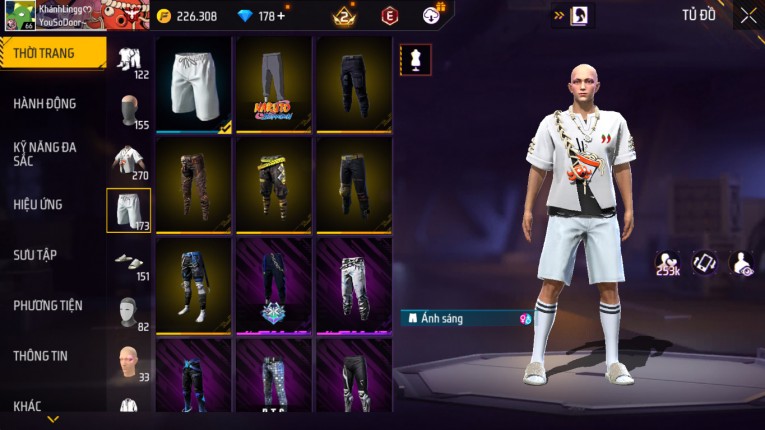
Task: Click the phone rotate view icon
Action: (x=705, y=262)
